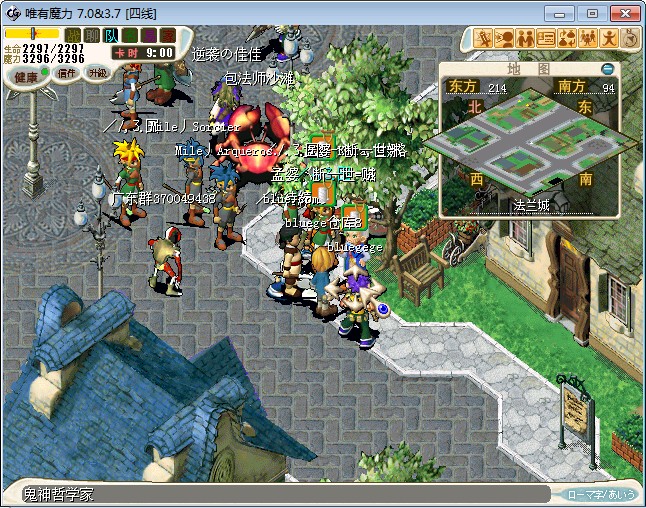Select the two-people party join icon
This screenshot has width=646, height=508.
click(525, 39)
